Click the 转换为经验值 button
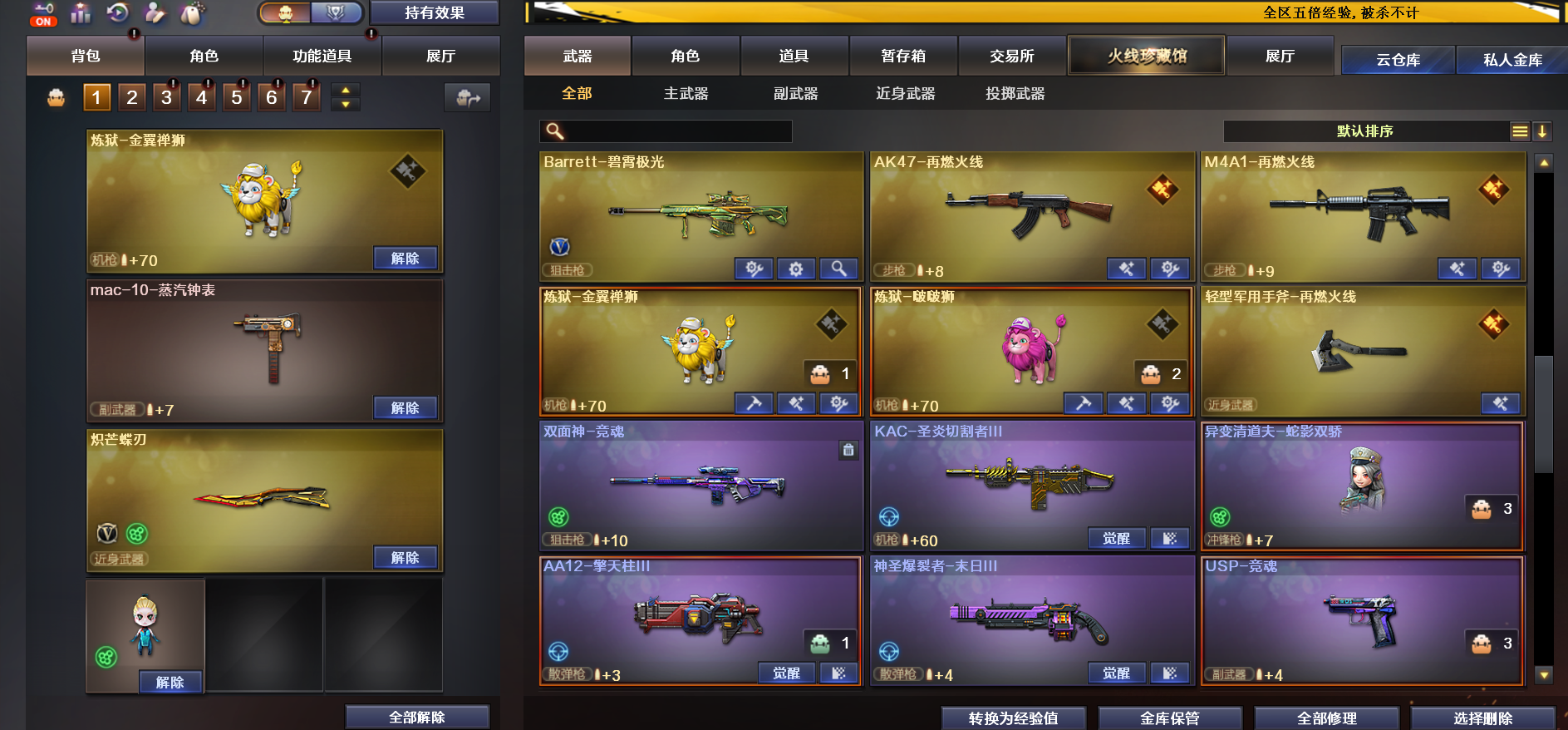 point(1013,718)
